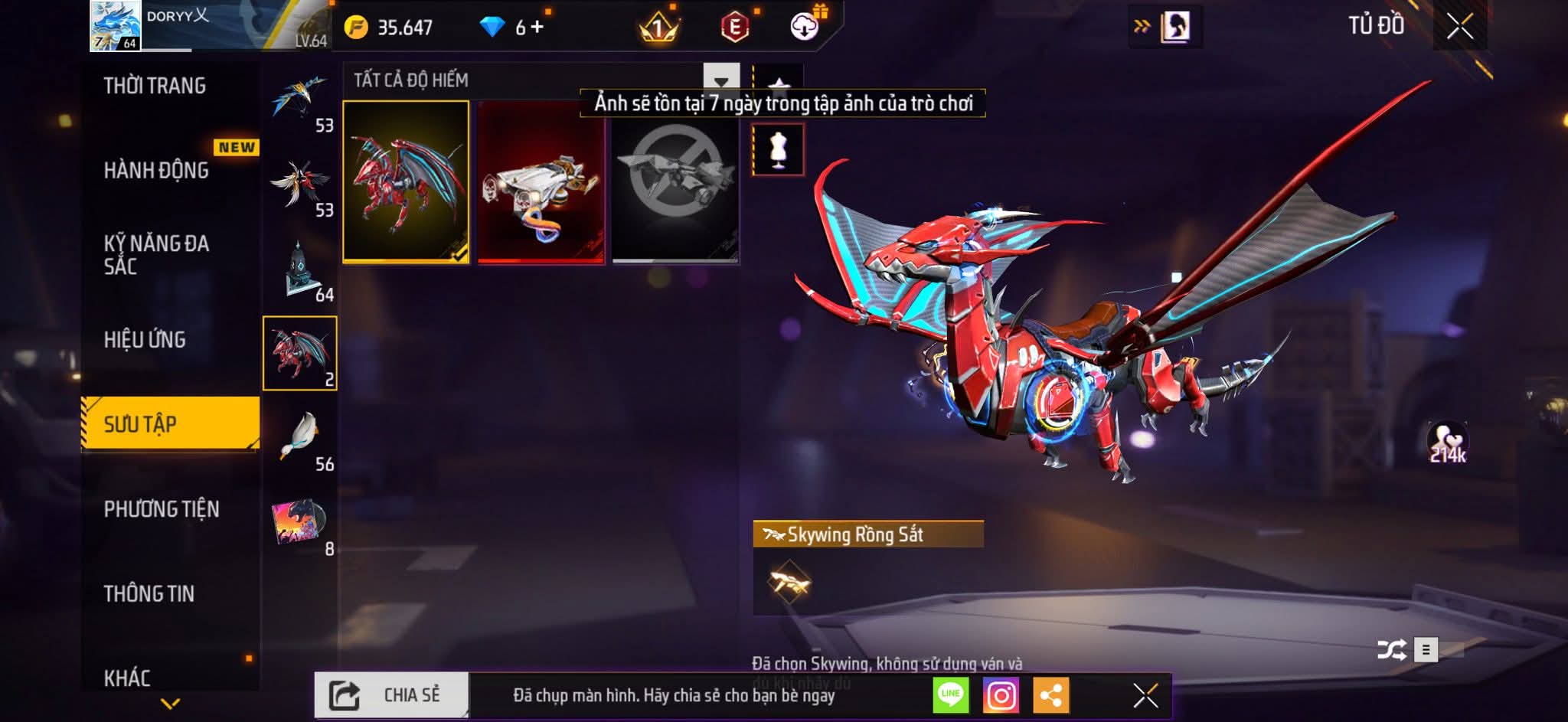Select the red dragon Skywing thumbnail

click(x=406, y=181)
